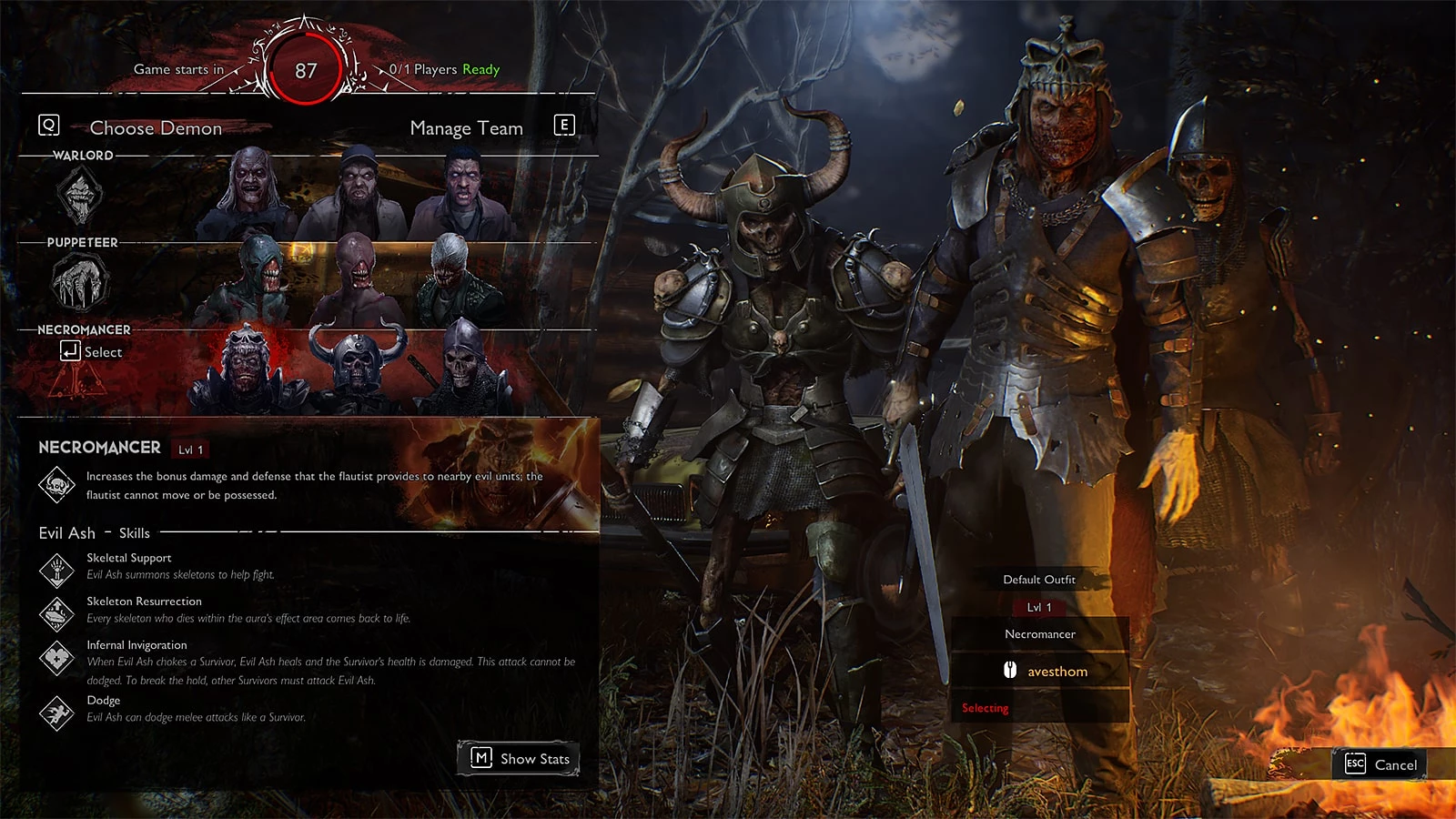Viewport: 1456px width, 819px height.
Task: Open the Manage Team tab
Action: click(x=466, y=128)
